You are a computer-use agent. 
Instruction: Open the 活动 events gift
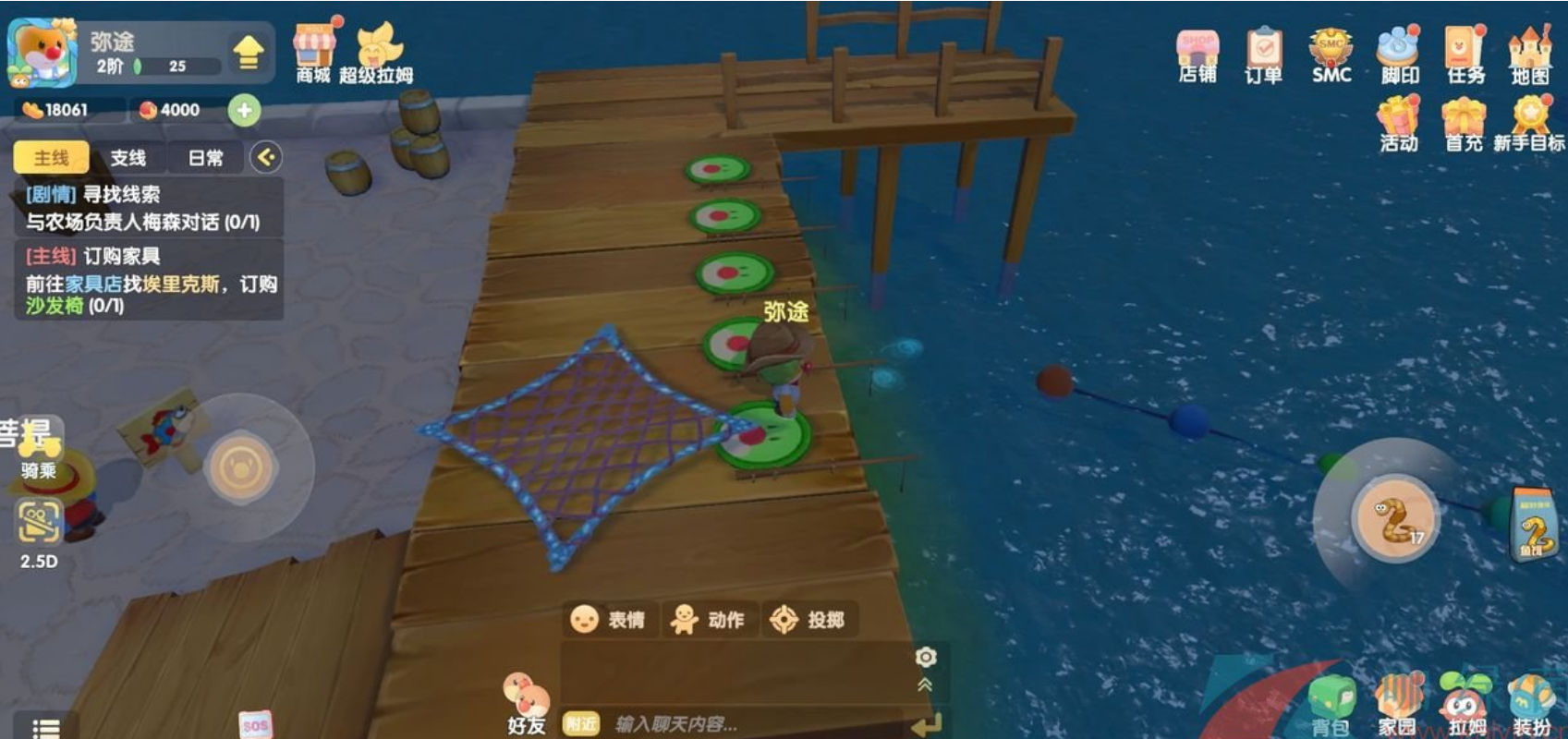1398,124
